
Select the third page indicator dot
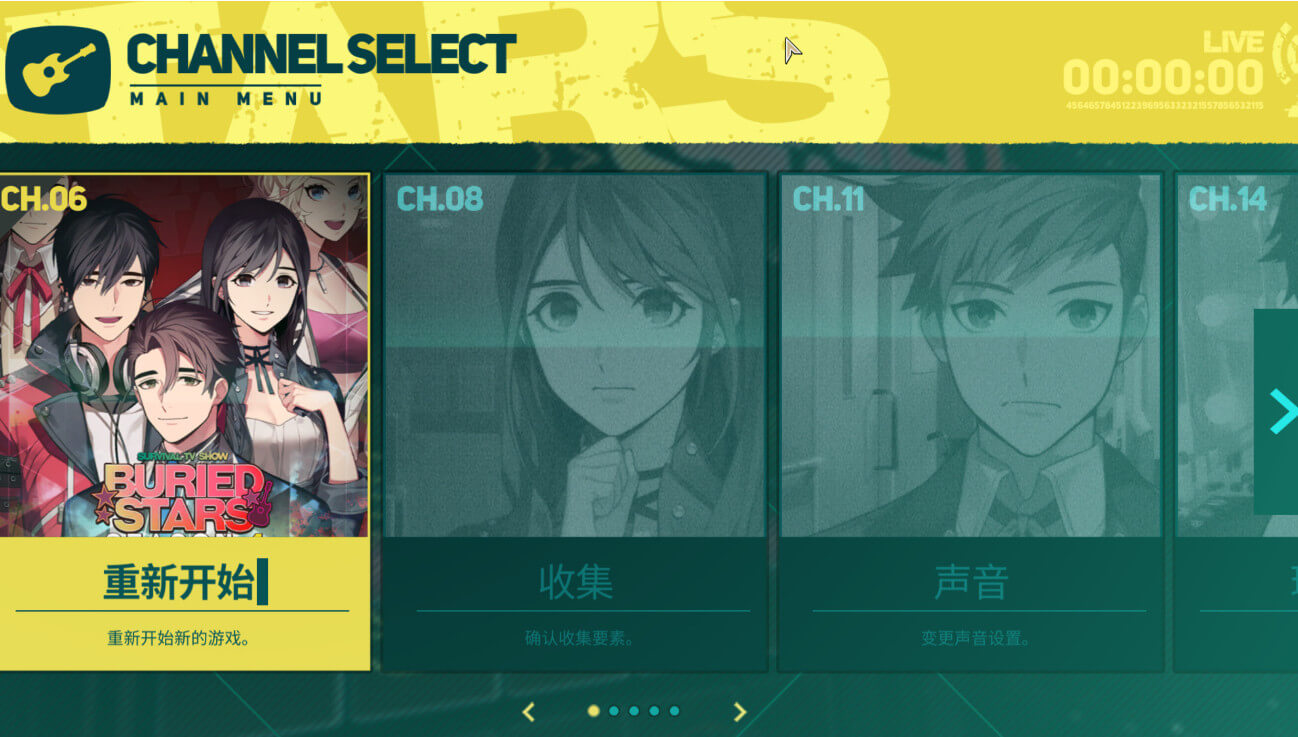pyautogui.click(x=634, y=711)
